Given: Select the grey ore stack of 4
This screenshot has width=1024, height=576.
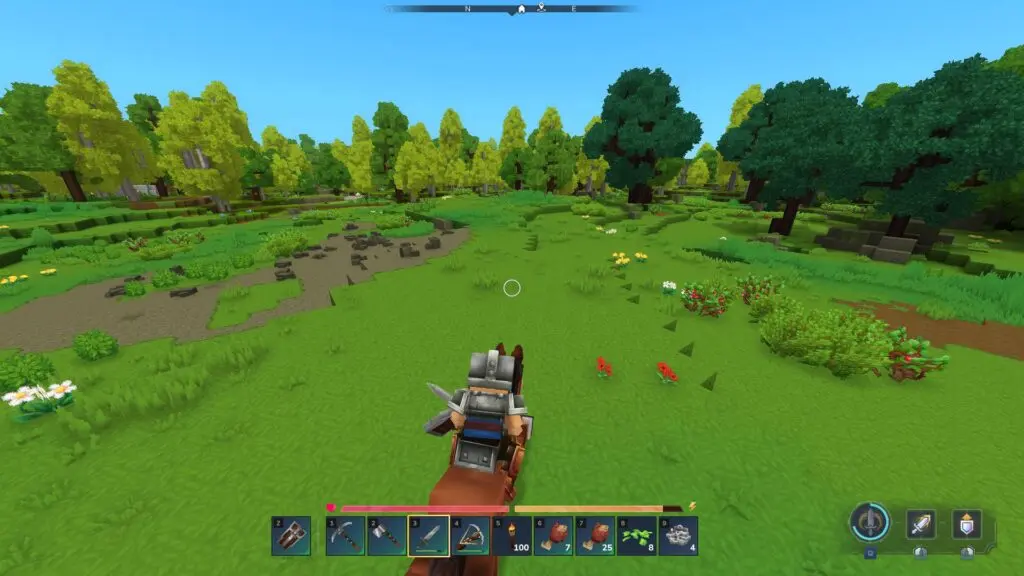Looking at the screenshot, I should (x=678, y=536).
